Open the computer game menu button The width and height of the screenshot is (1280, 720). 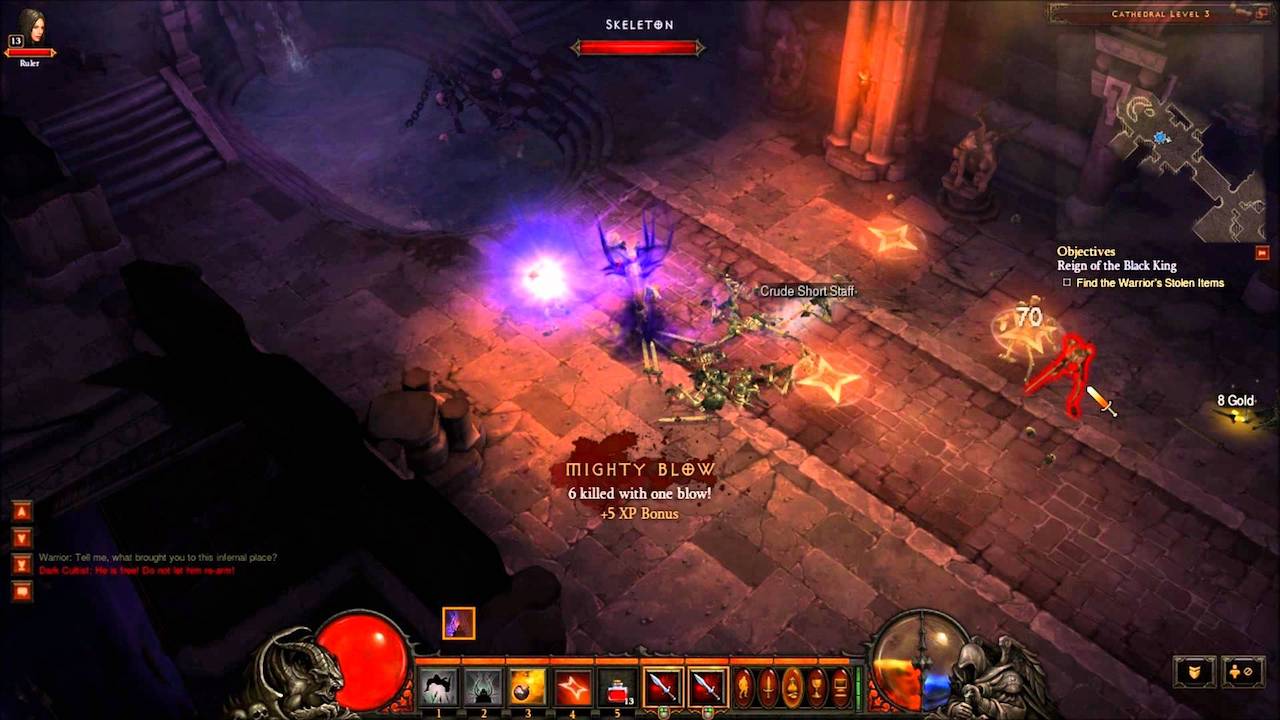841,687
